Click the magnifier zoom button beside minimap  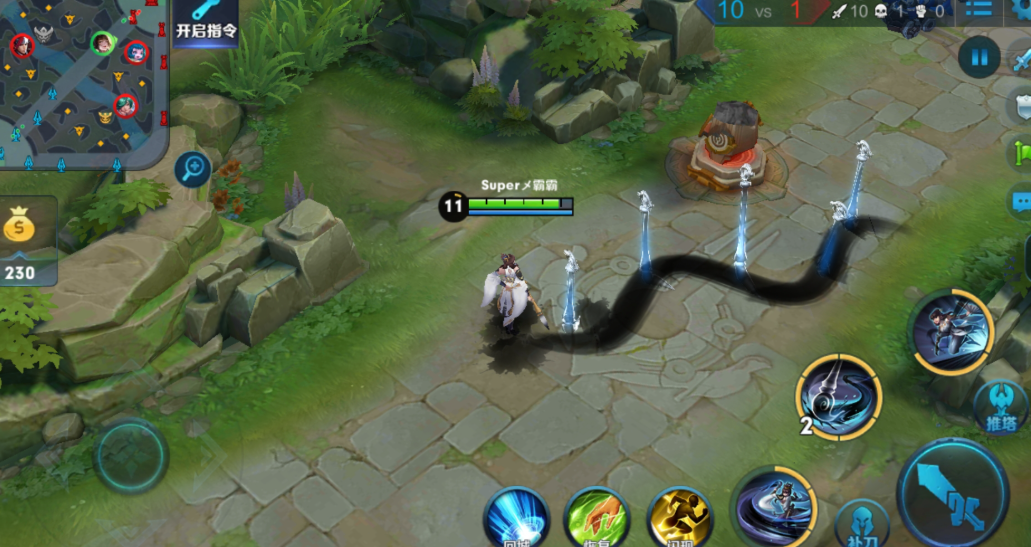point(192,170)
